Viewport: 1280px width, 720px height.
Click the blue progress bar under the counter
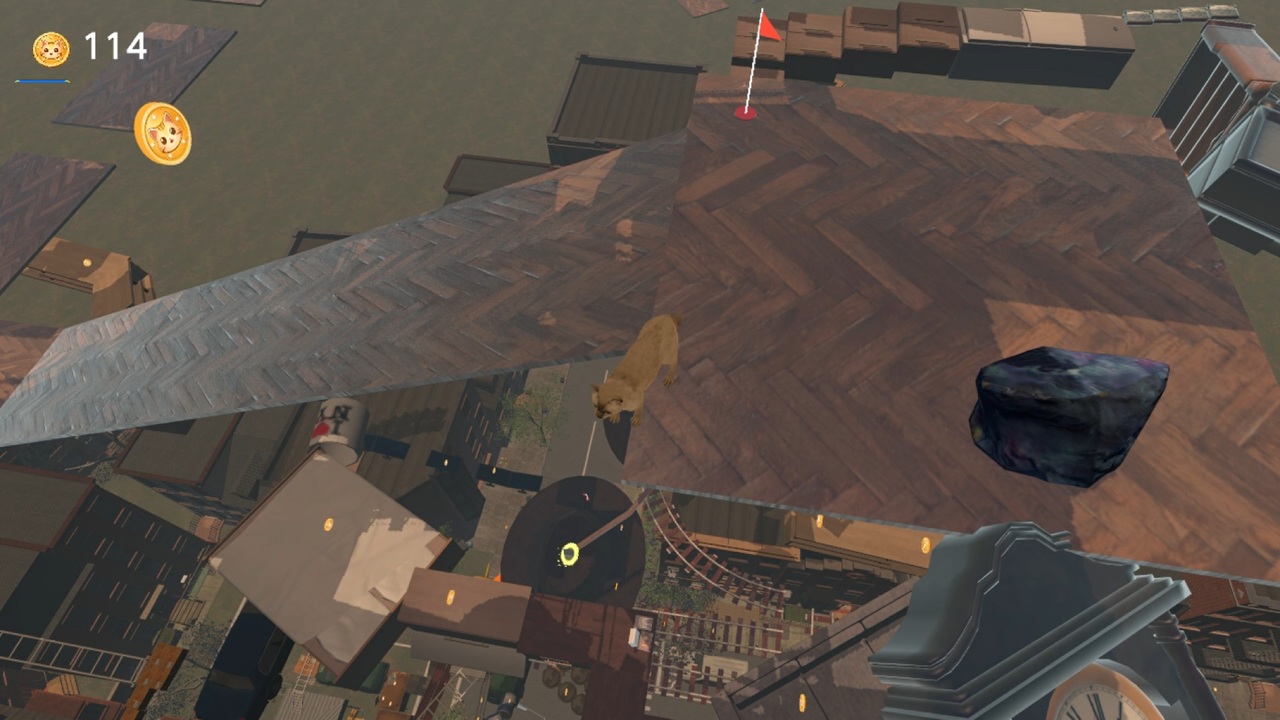point(40,80)
